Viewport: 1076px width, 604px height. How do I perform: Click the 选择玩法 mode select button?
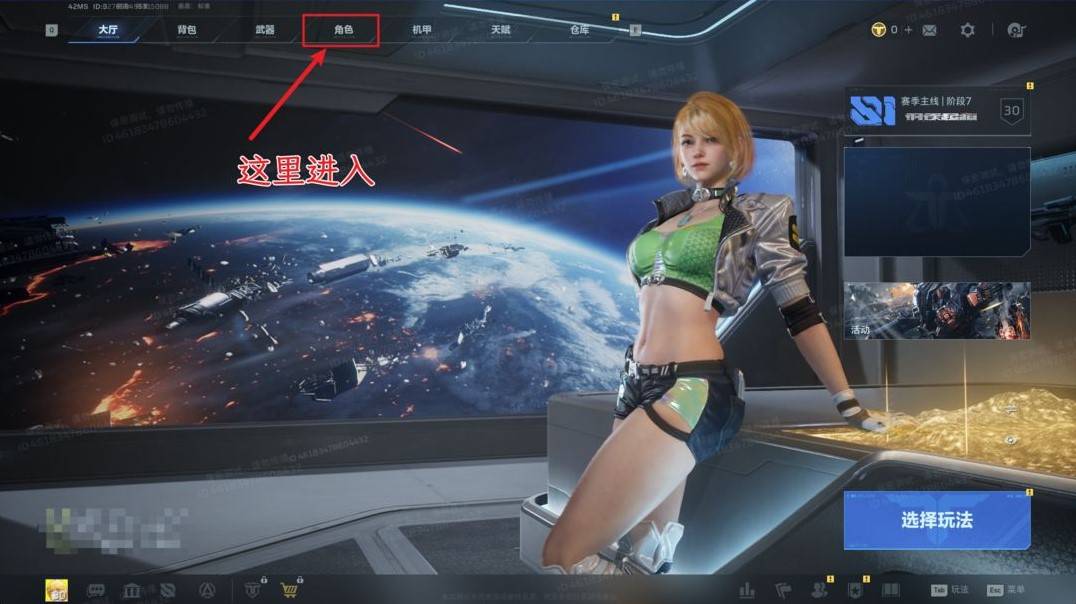(x=936, y=520)
